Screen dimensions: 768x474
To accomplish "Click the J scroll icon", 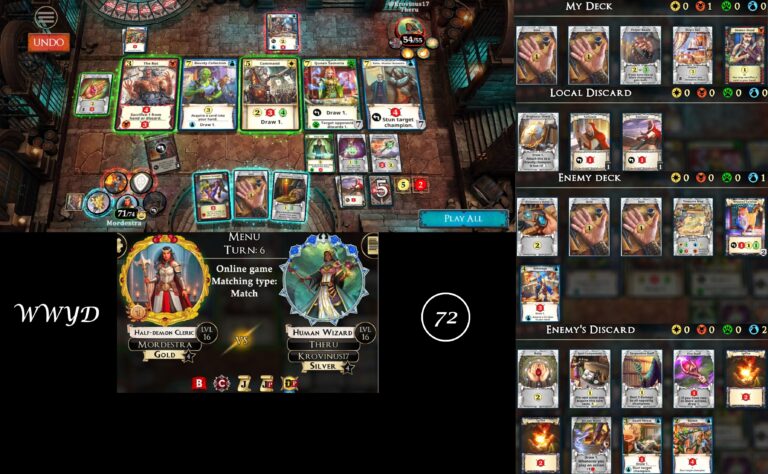I will point(243,382).
